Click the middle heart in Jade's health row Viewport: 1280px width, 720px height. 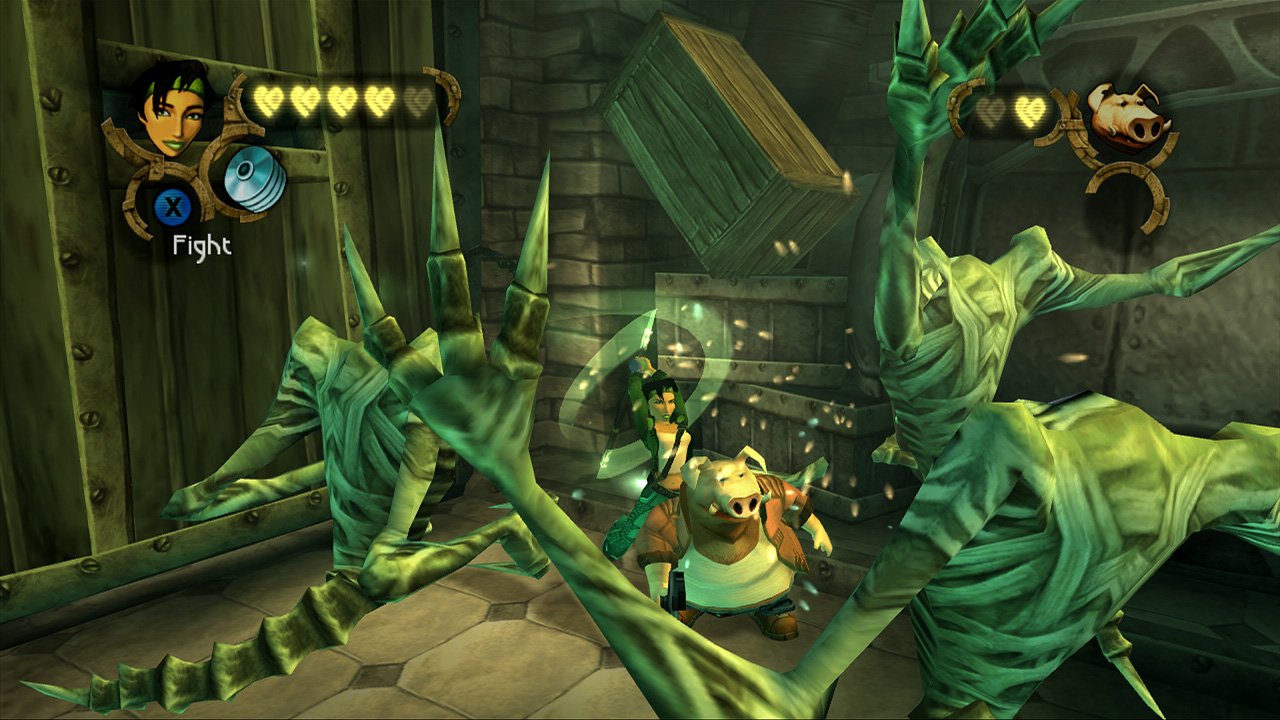[343, 101]
